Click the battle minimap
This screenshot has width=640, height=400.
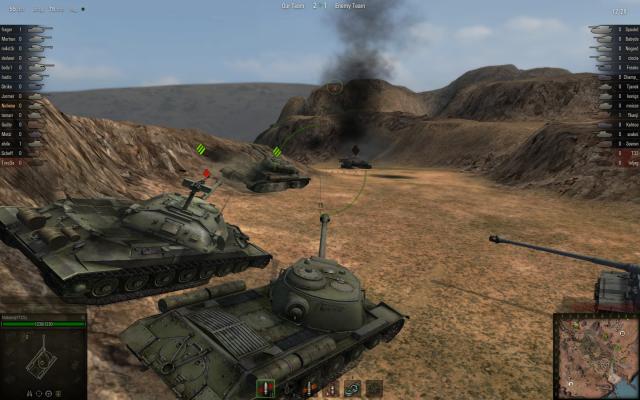tap(596, 357)
